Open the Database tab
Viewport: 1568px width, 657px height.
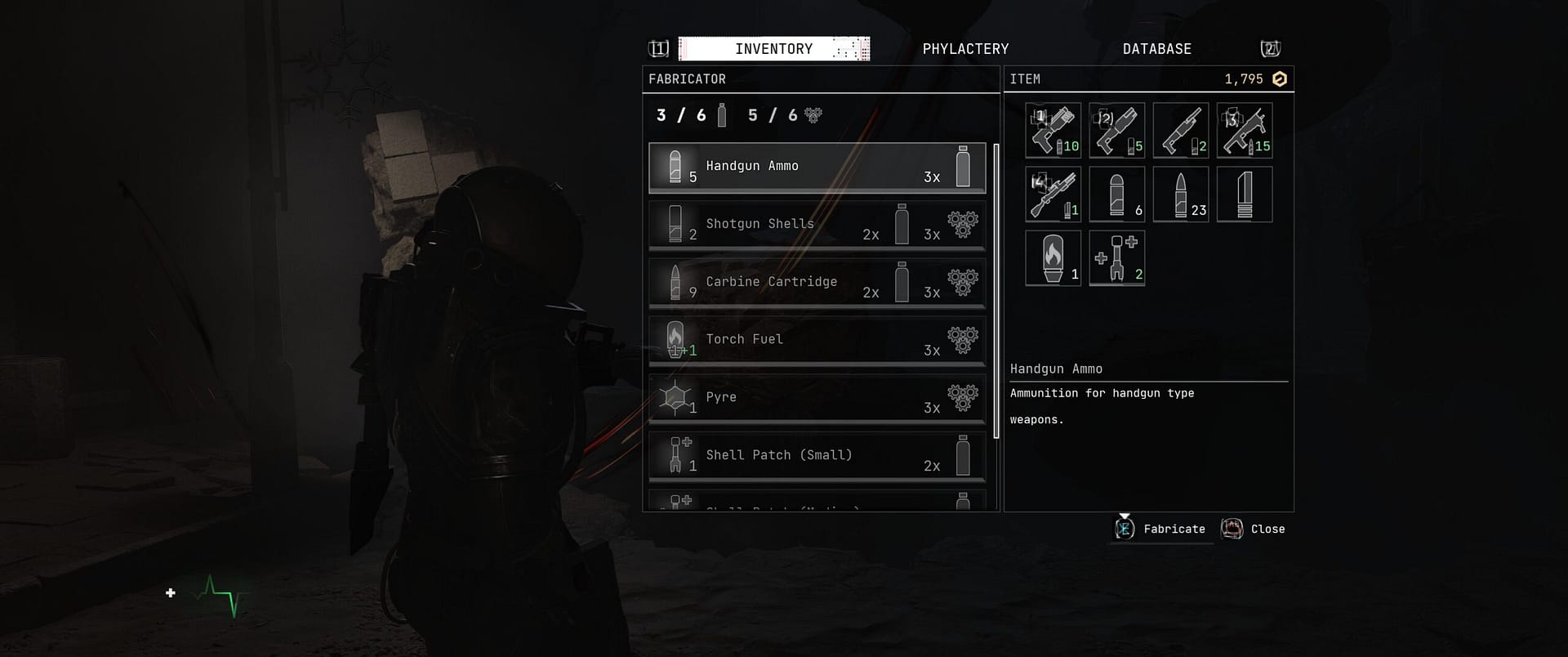tap(1156, 49)
